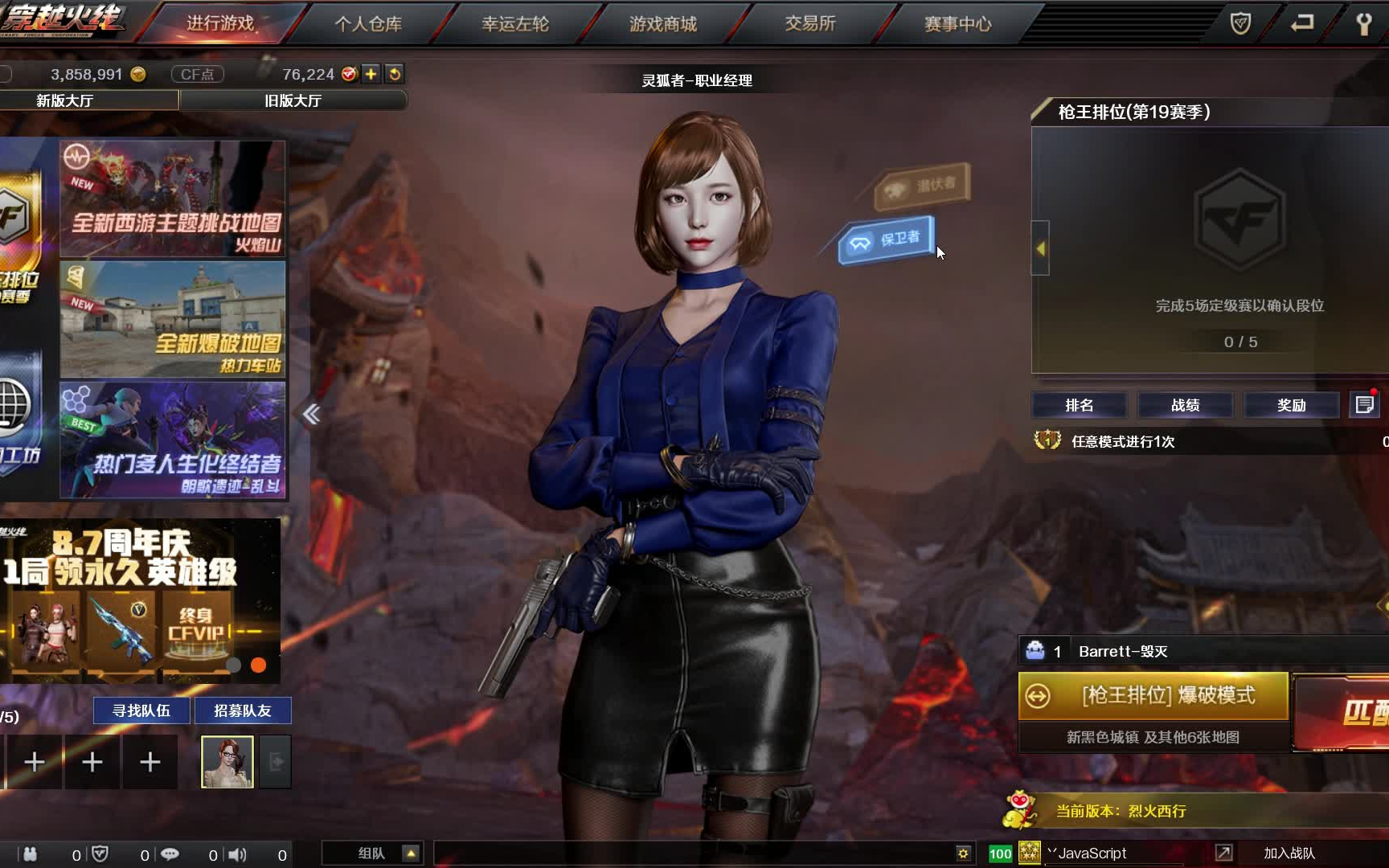Open the 火焰山 challenge map banner
The height and width of the screenshot is (868, 1389).
pyautogui.click(x=173, y=199)
